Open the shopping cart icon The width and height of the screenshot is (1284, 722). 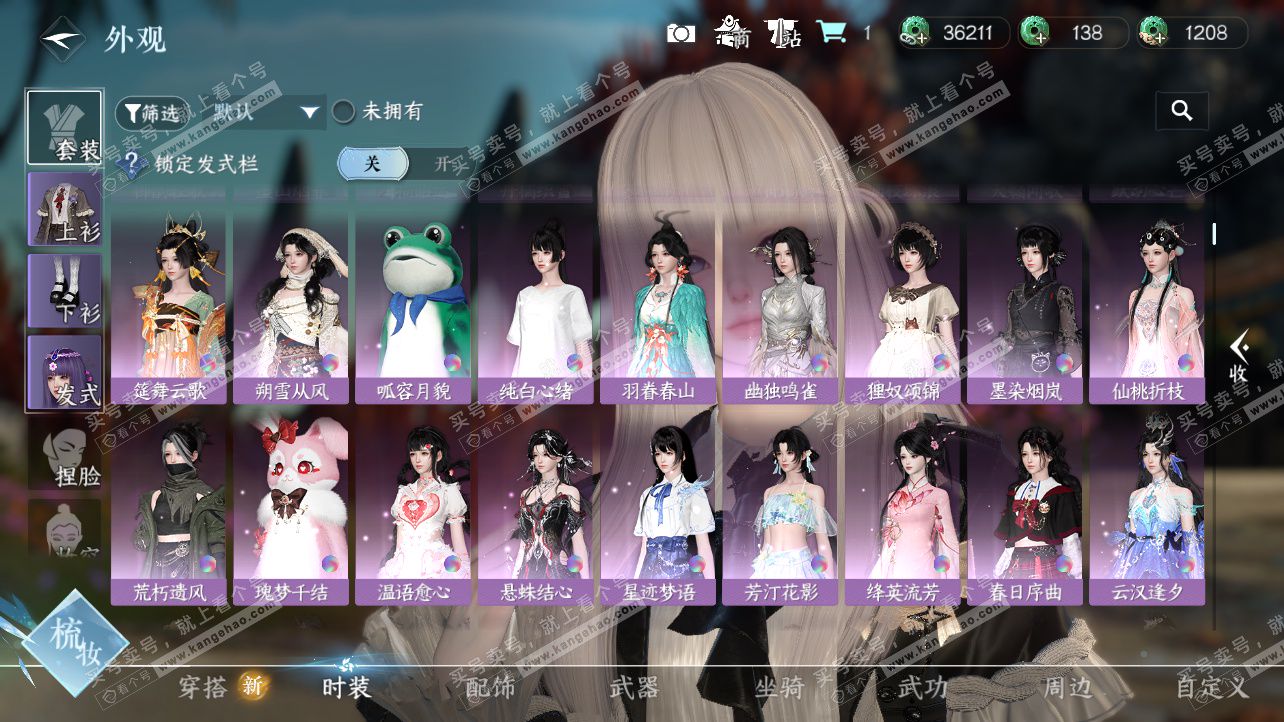tap(831, 33)
